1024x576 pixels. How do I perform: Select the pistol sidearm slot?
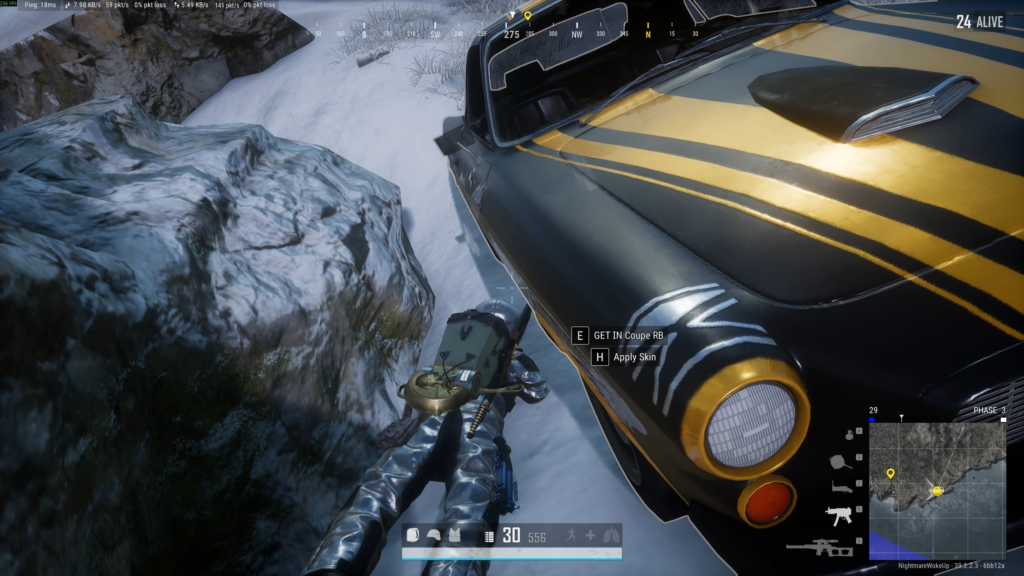click(840, 487)
